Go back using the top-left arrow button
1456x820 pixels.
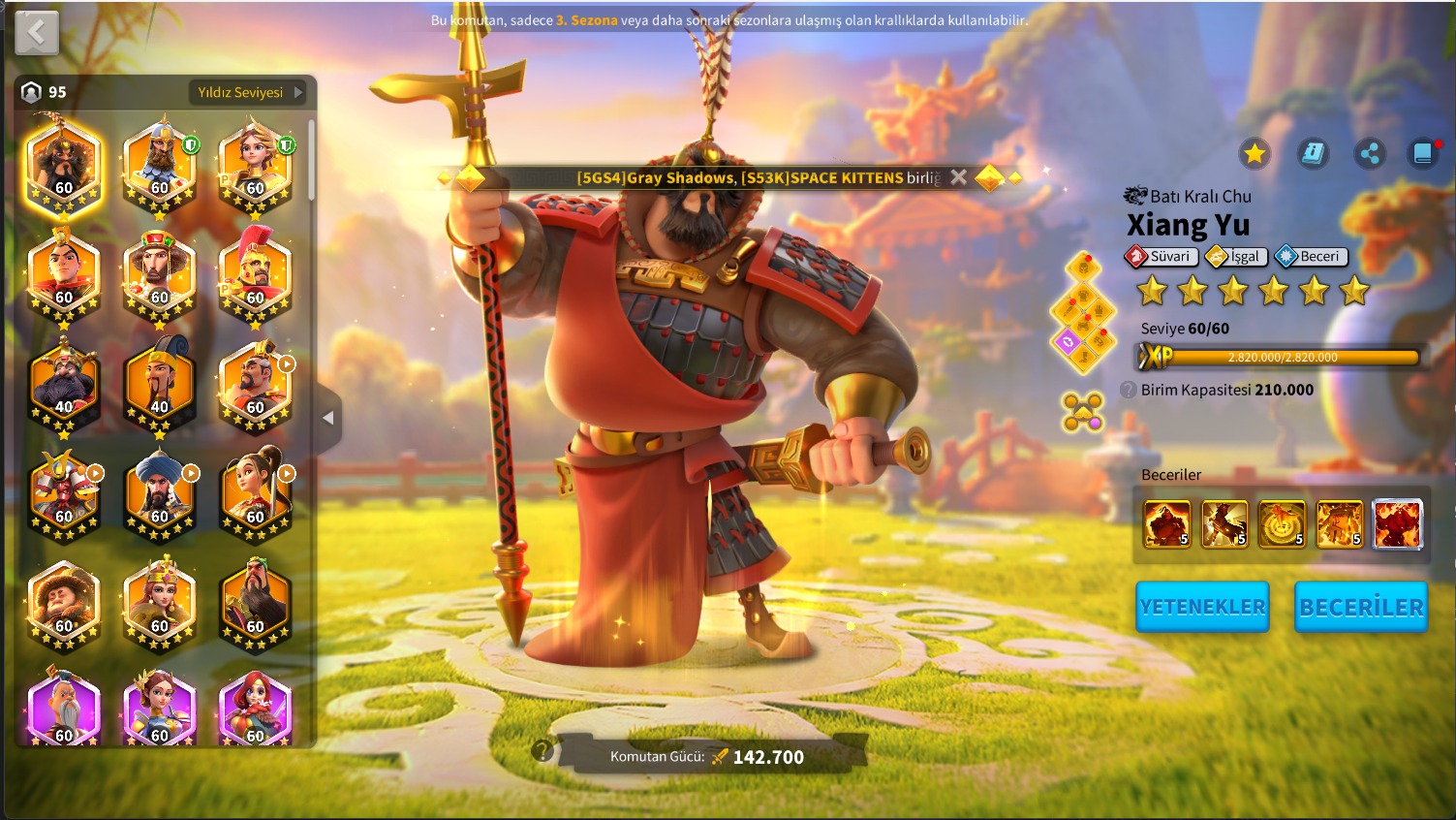37,33
